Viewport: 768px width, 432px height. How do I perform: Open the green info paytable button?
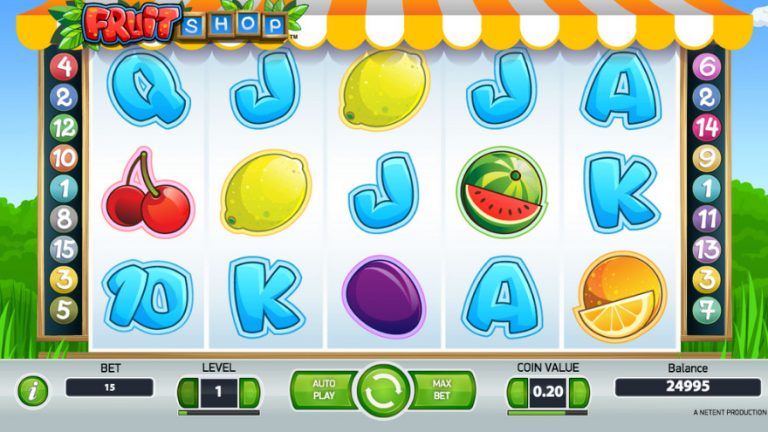(34, 391)
